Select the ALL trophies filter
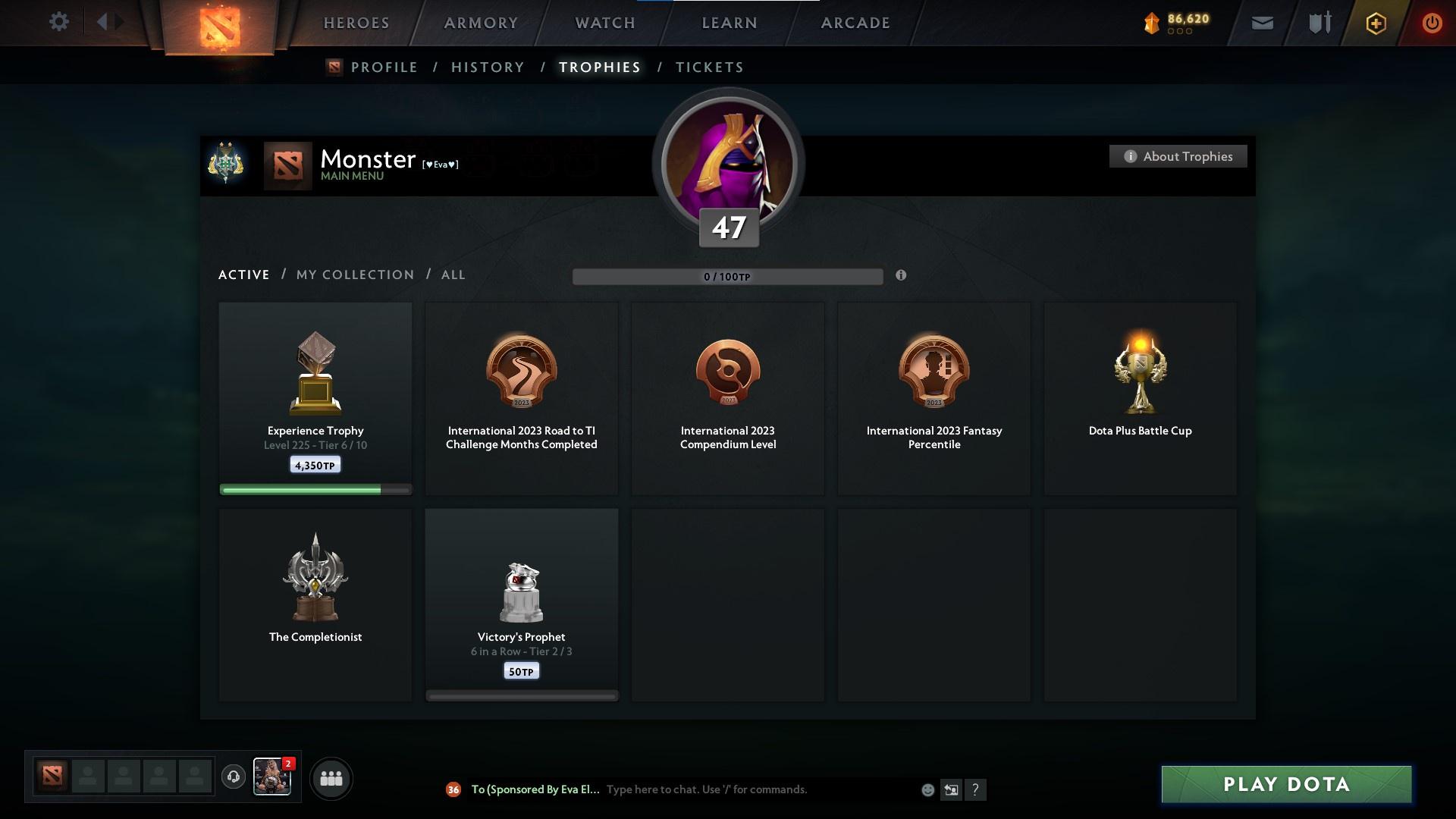 tap(453, 275)
